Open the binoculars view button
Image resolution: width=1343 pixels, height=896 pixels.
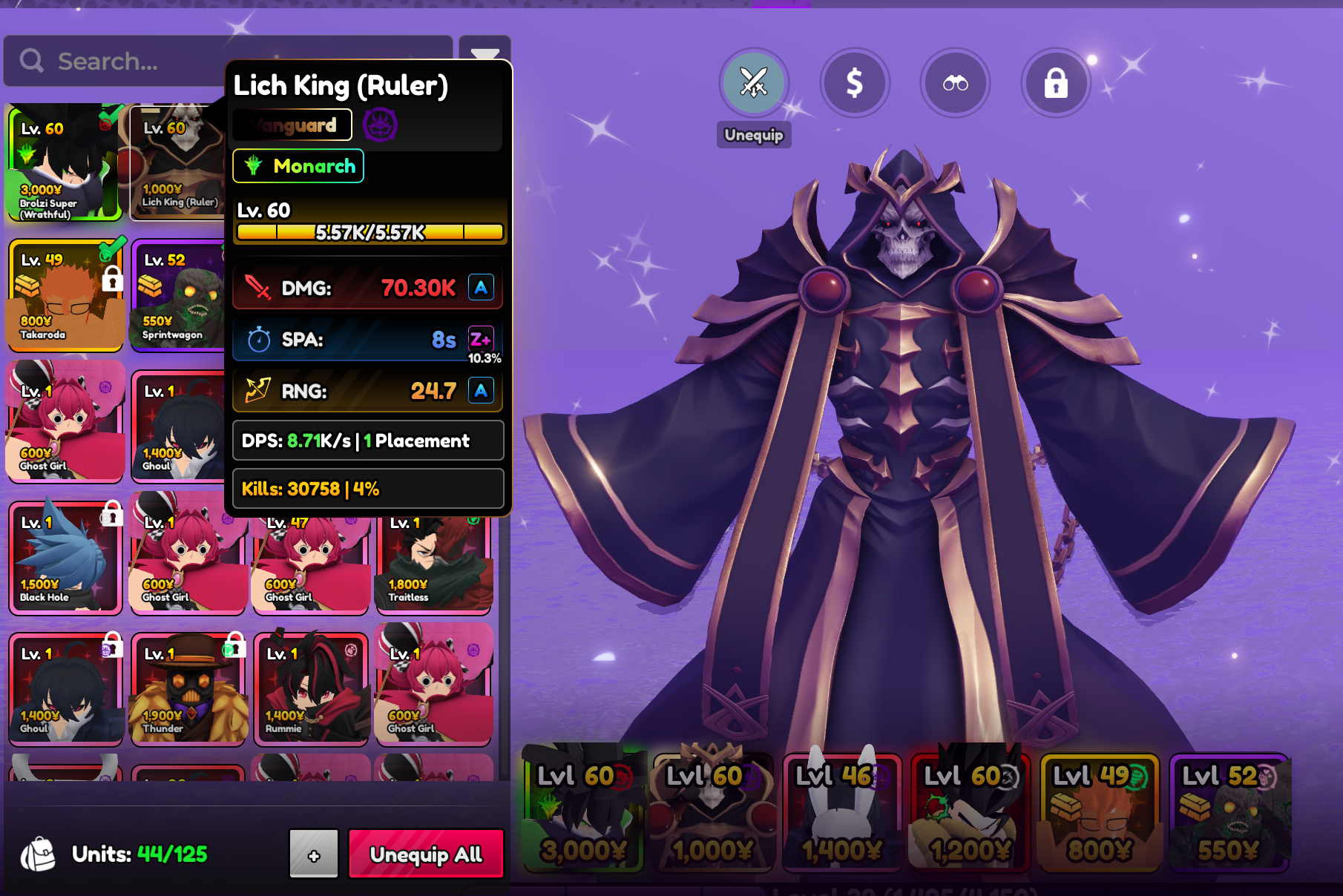955,83
